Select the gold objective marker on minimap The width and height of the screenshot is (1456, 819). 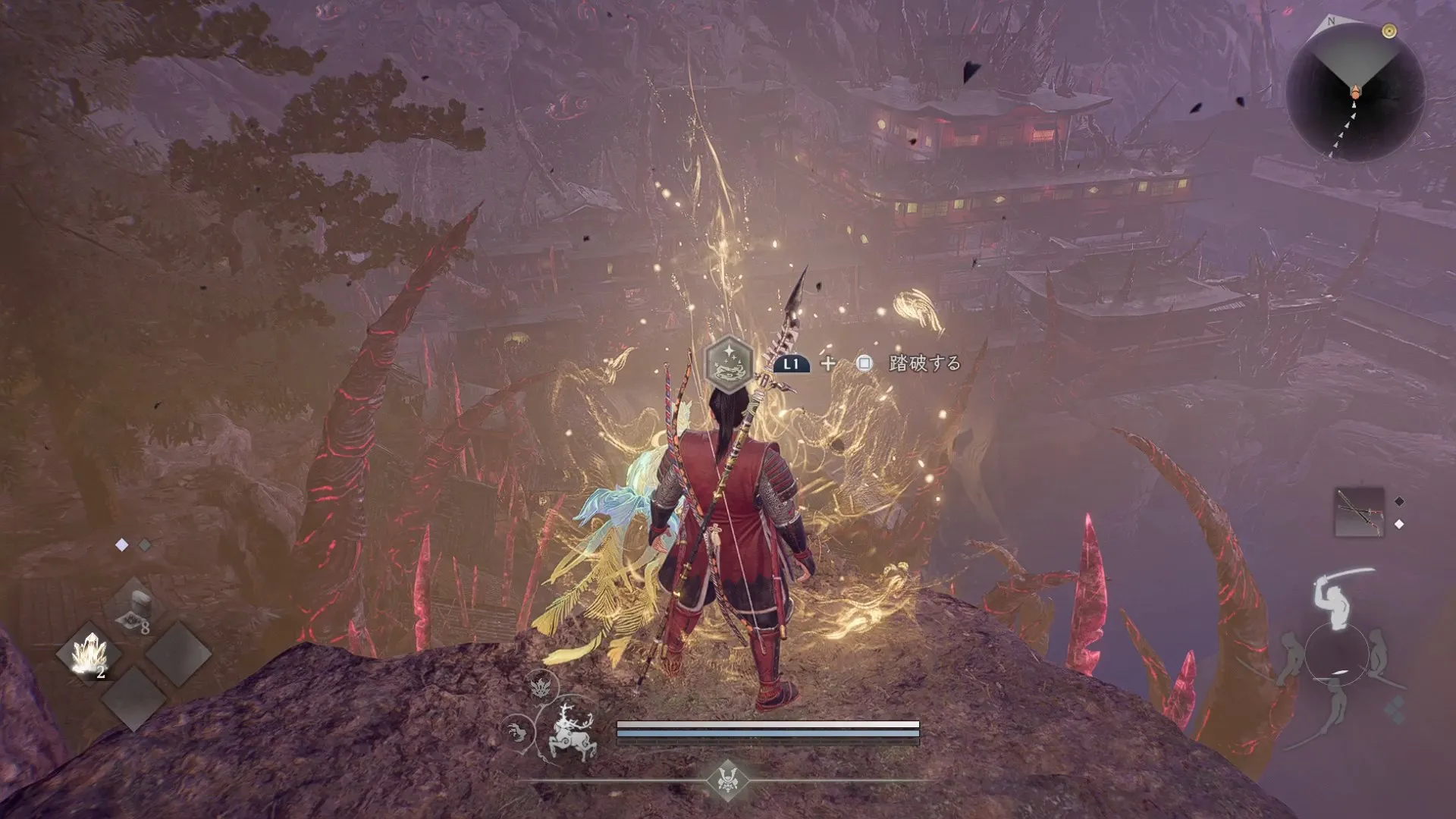[1389, 31]
